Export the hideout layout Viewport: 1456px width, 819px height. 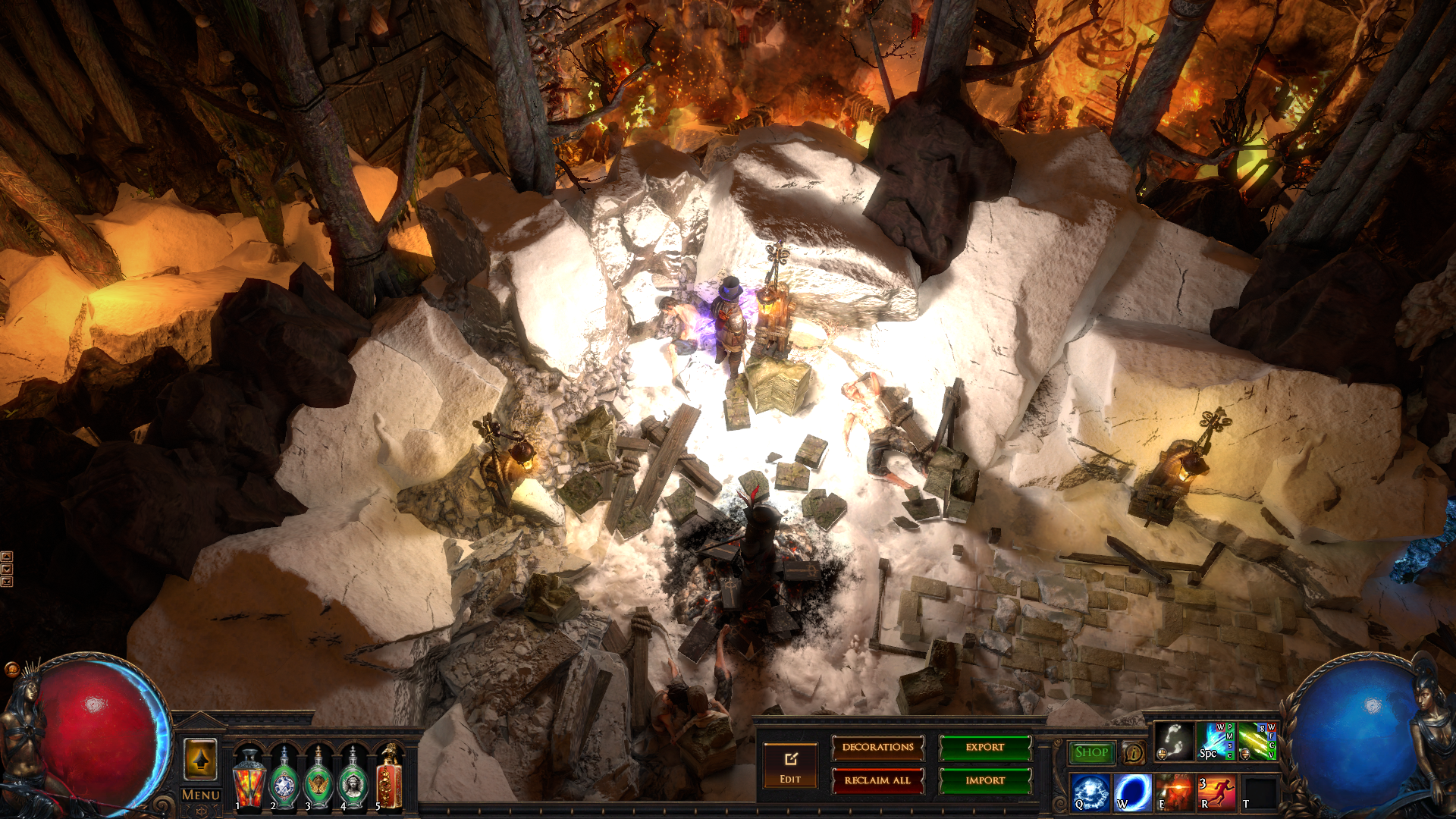985,748
